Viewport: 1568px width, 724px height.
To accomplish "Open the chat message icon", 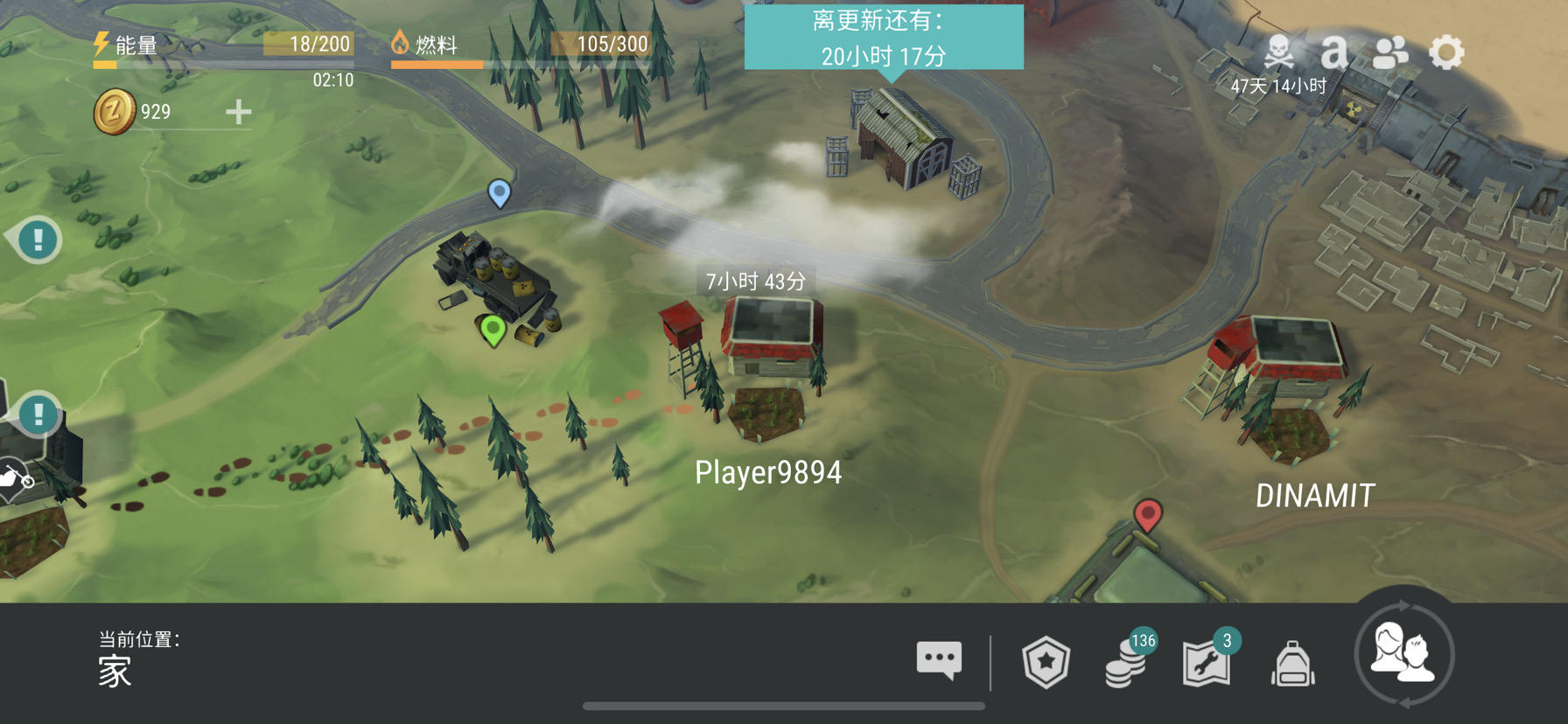I will click(939, 662).
